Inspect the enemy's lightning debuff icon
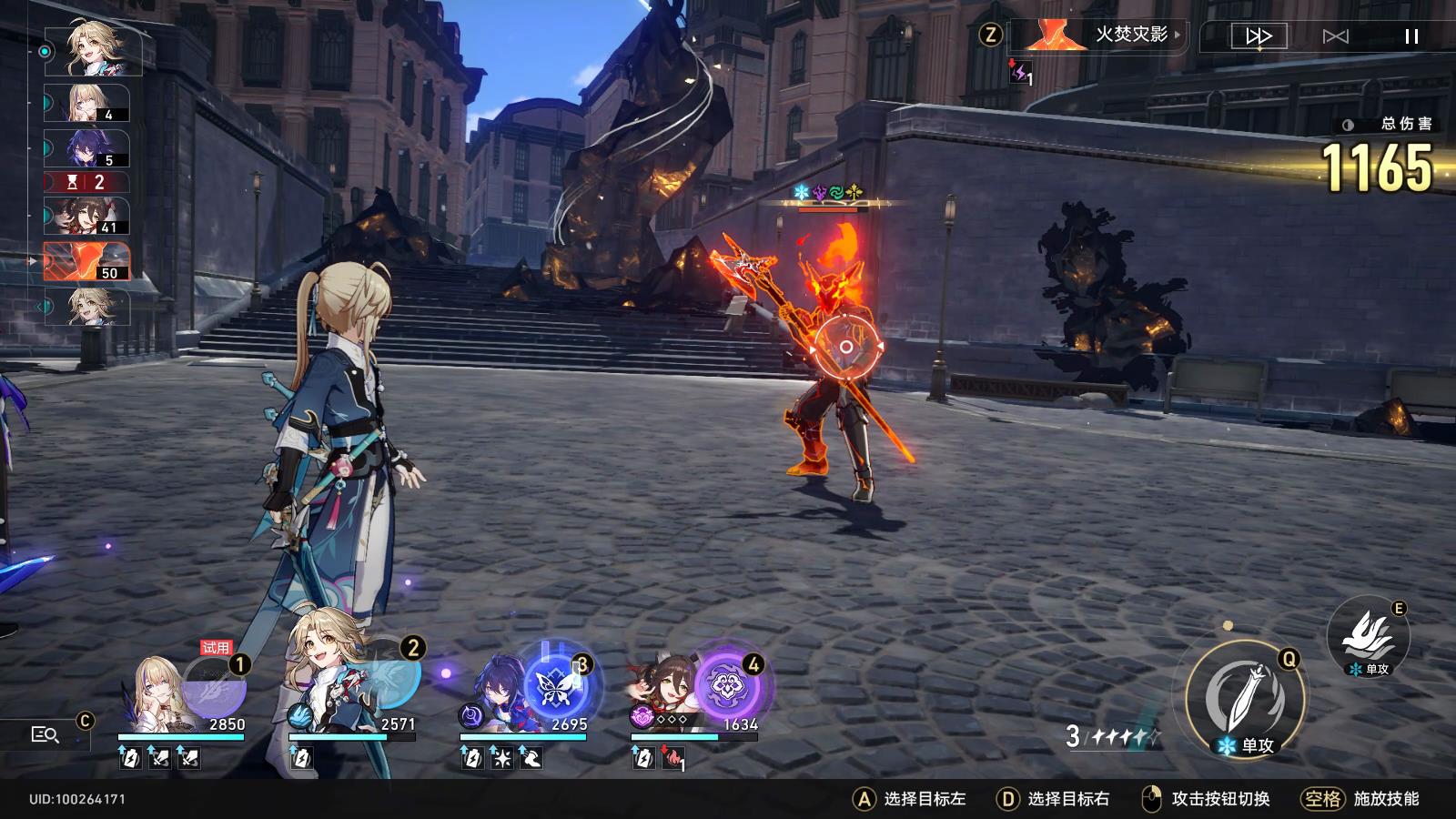Screen dimensions: 1456x819 coord(1021,72)
